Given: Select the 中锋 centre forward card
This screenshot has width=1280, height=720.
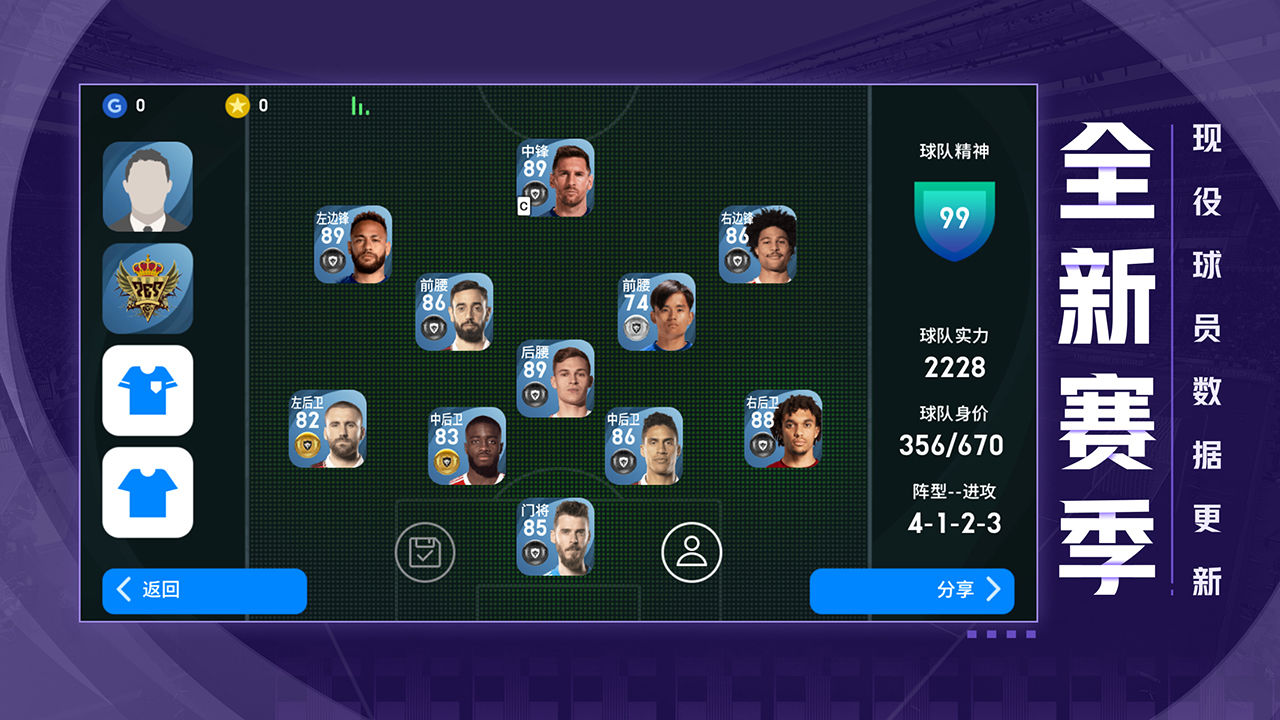Looking at the screenshot, I should (555, 178).
